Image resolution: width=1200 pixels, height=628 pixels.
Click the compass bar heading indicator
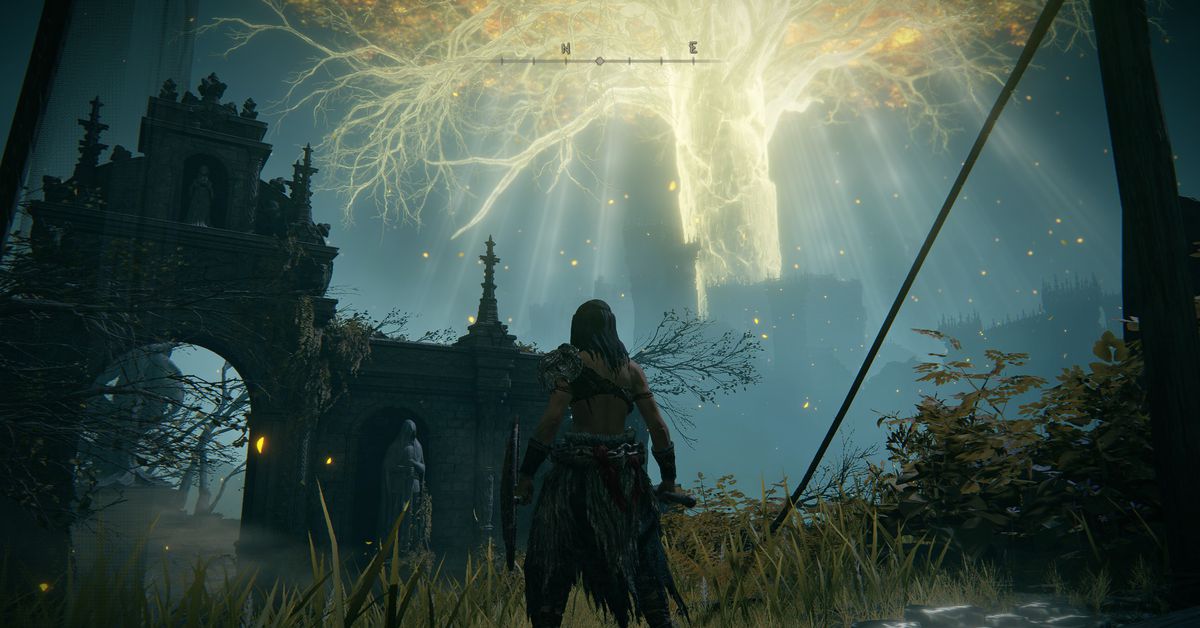point(599,61)
